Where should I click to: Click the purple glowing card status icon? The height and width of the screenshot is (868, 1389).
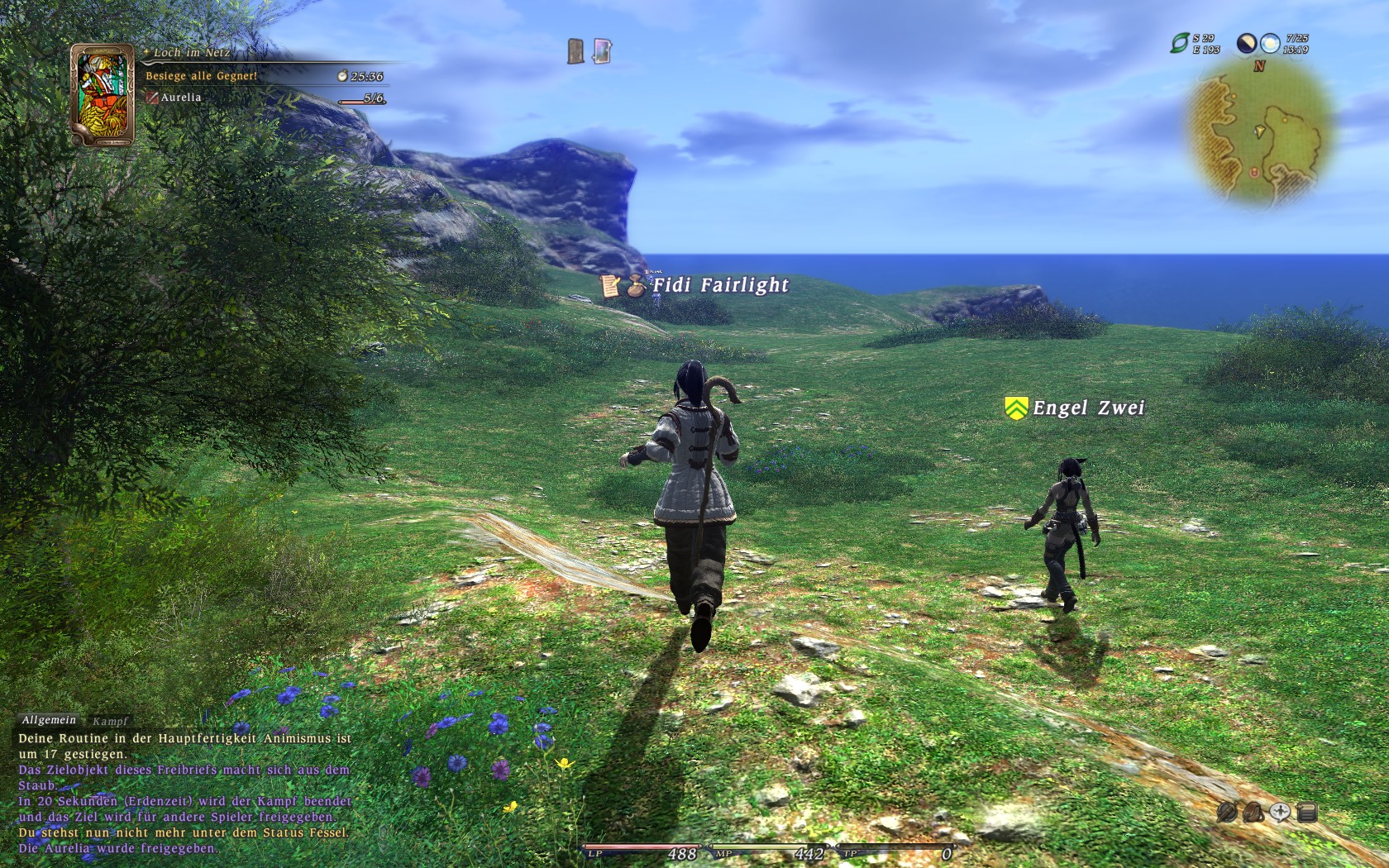pyautogui.click(x=603, y=51)
